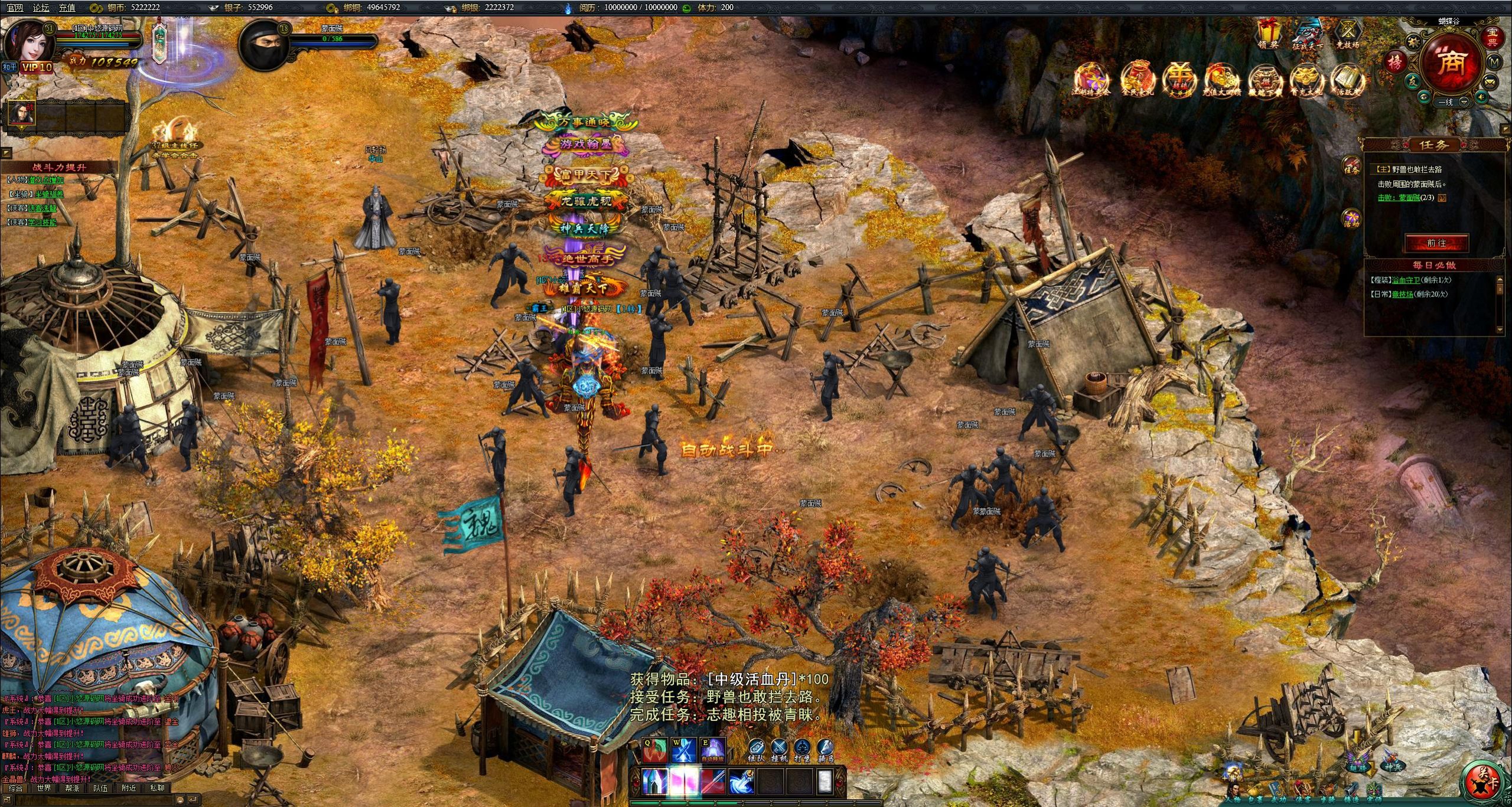The image size is (1512, 807).
Task: Switch chat to the 帮派 guild tab
Action: (72, 788)
